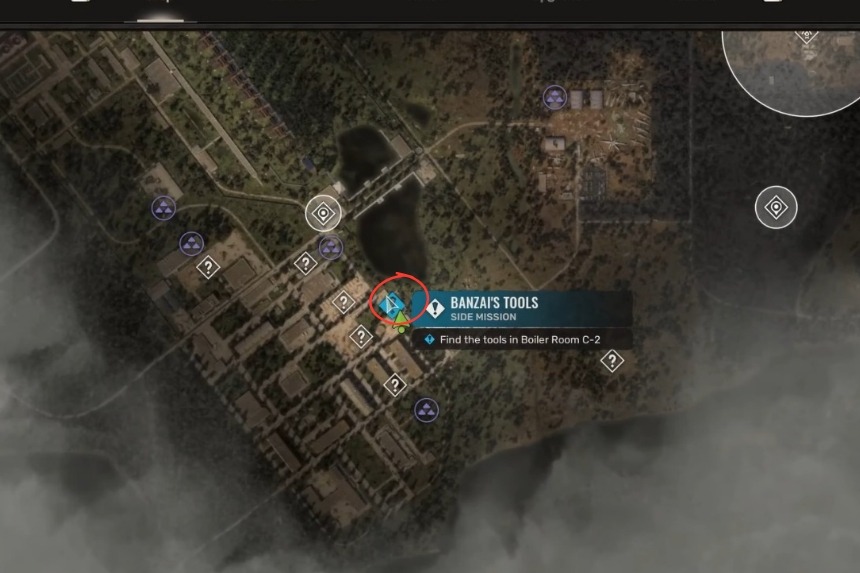The image size is (860, 573).
Task: Click the green player position arrow
Action: [x=401, y=321]
